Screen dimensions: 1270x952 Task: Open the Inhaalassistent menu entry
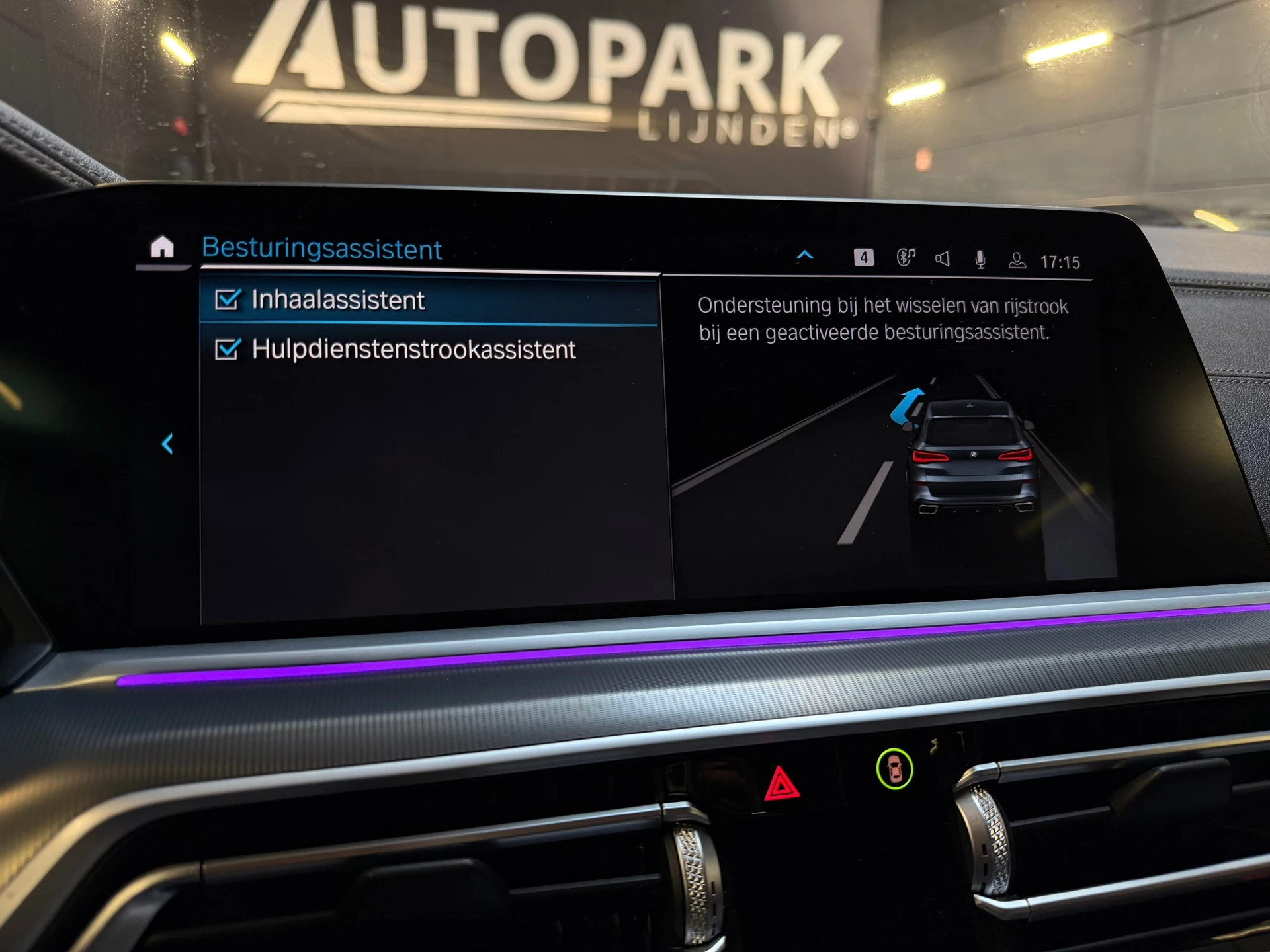point(336,300)
